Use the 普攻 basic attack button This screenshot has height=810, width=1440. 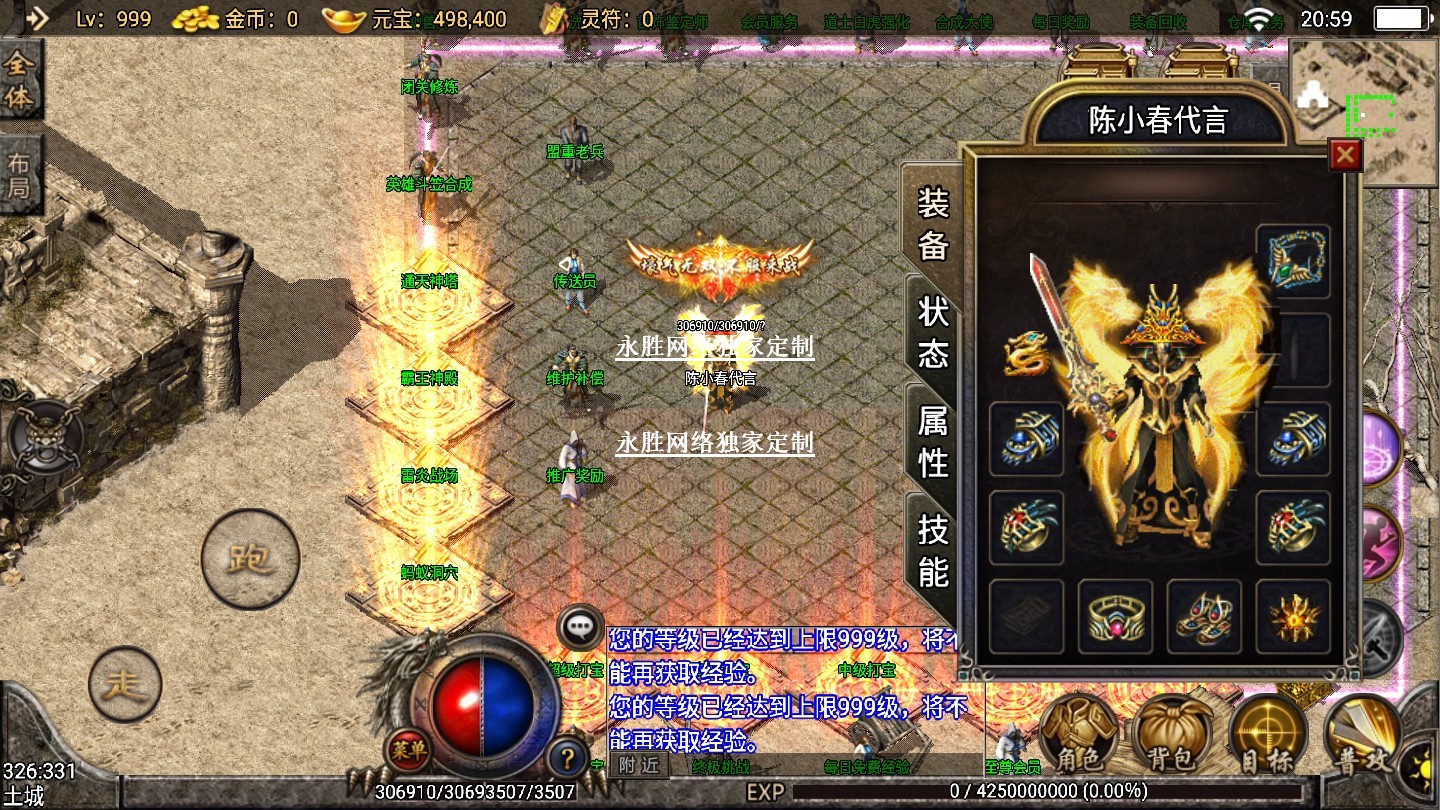click(x=1362, y=735)
